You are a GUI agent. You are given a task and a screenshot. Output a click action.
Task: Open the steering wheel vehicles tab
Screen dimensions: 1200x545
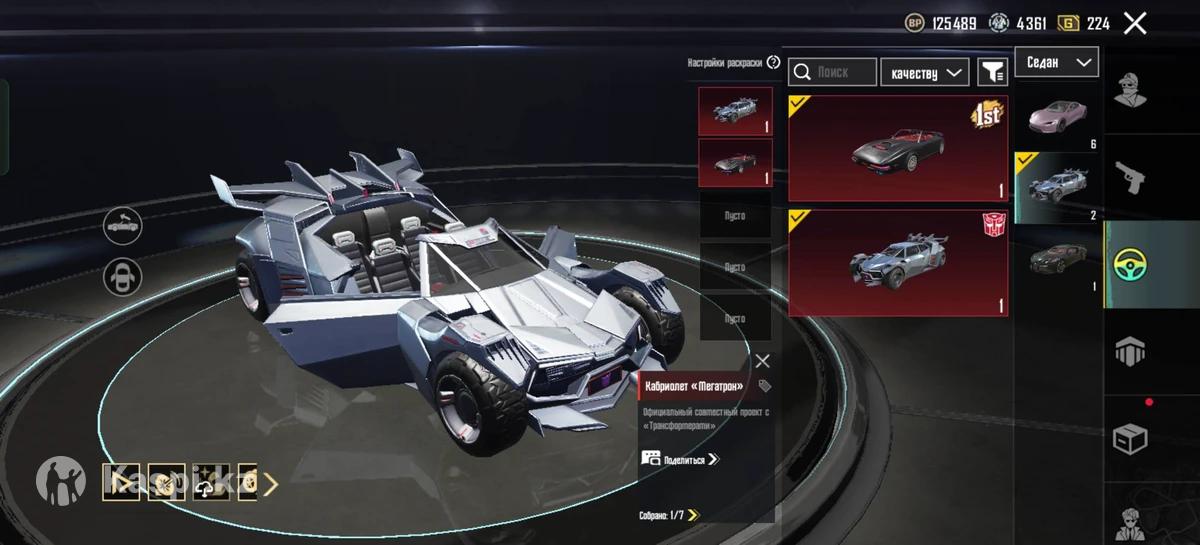1130,264
